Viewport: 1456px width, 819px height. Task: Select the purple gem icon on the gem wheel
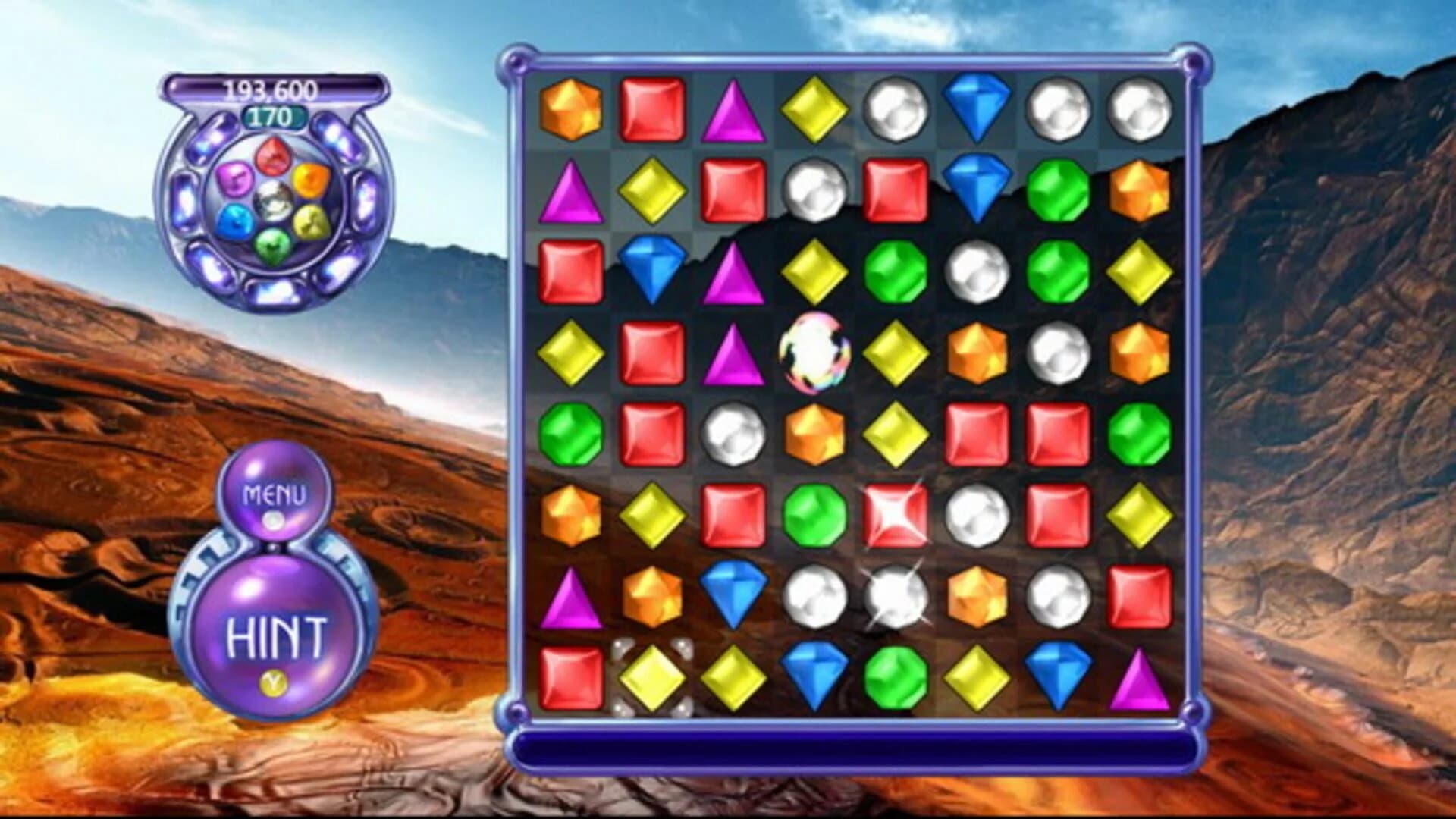coord(235,179)
